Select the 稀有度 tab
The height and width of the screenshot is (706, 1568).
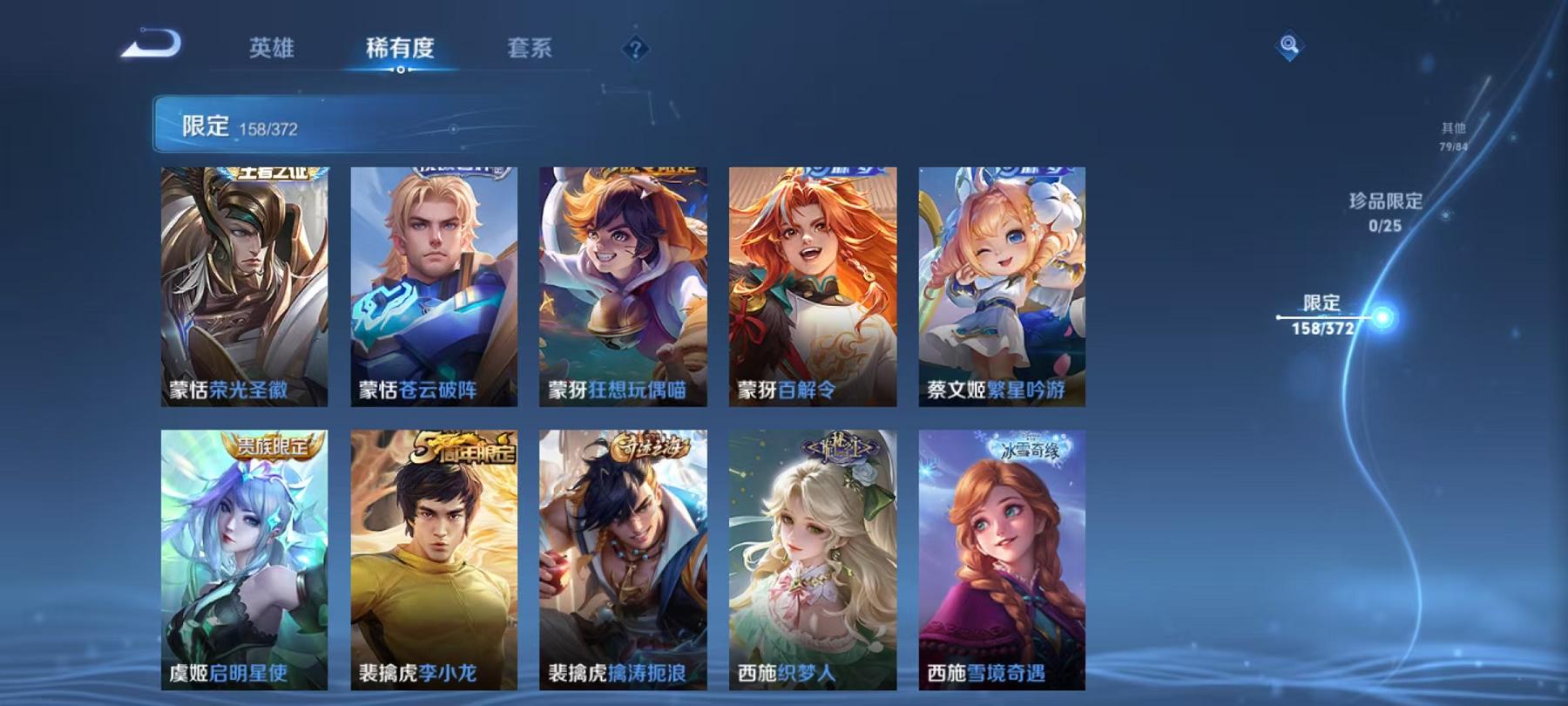(401, 50)
